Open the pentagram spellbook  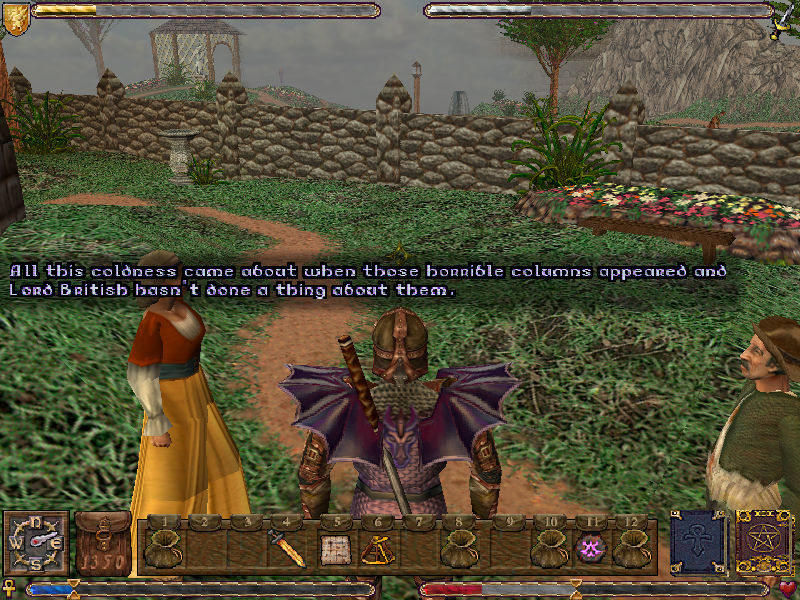pyautogui.click(x=765, y=543)
